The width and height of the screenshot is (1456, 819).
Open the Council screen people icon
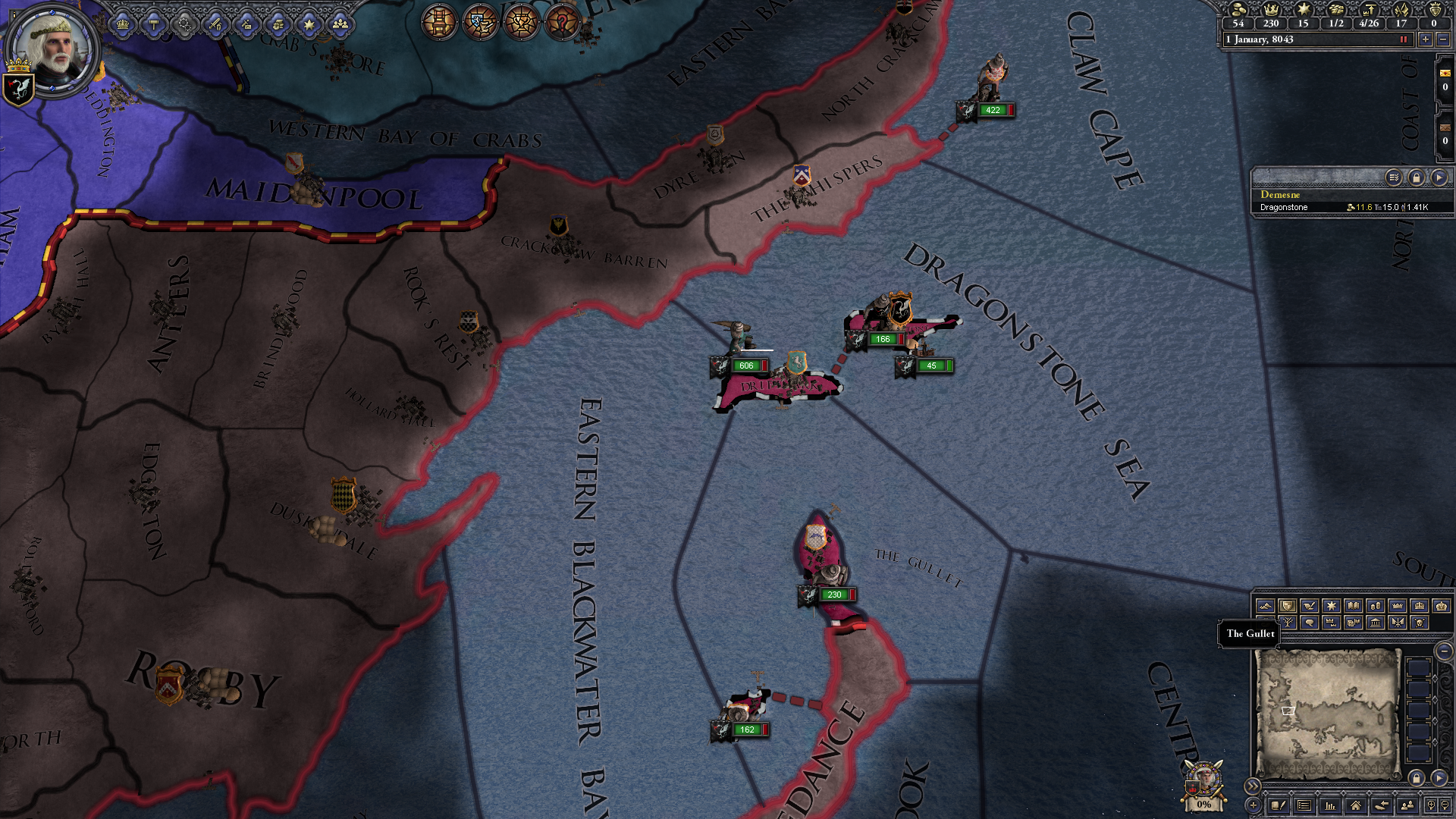point(342,24)
